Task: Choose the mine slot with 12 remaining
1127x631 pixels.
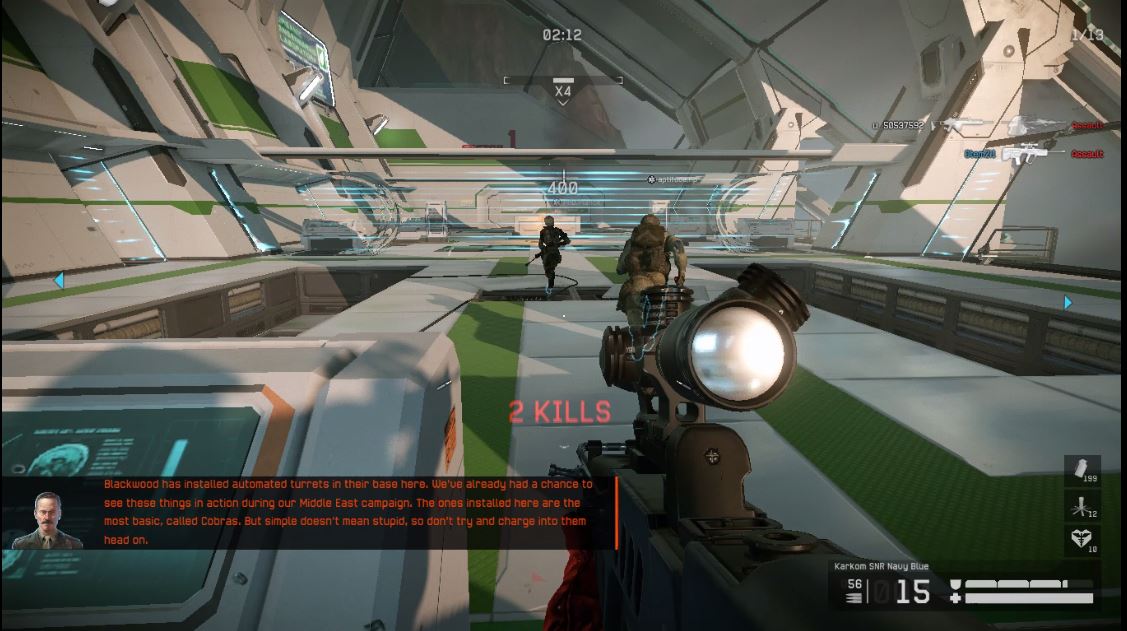Action: 1082,506
